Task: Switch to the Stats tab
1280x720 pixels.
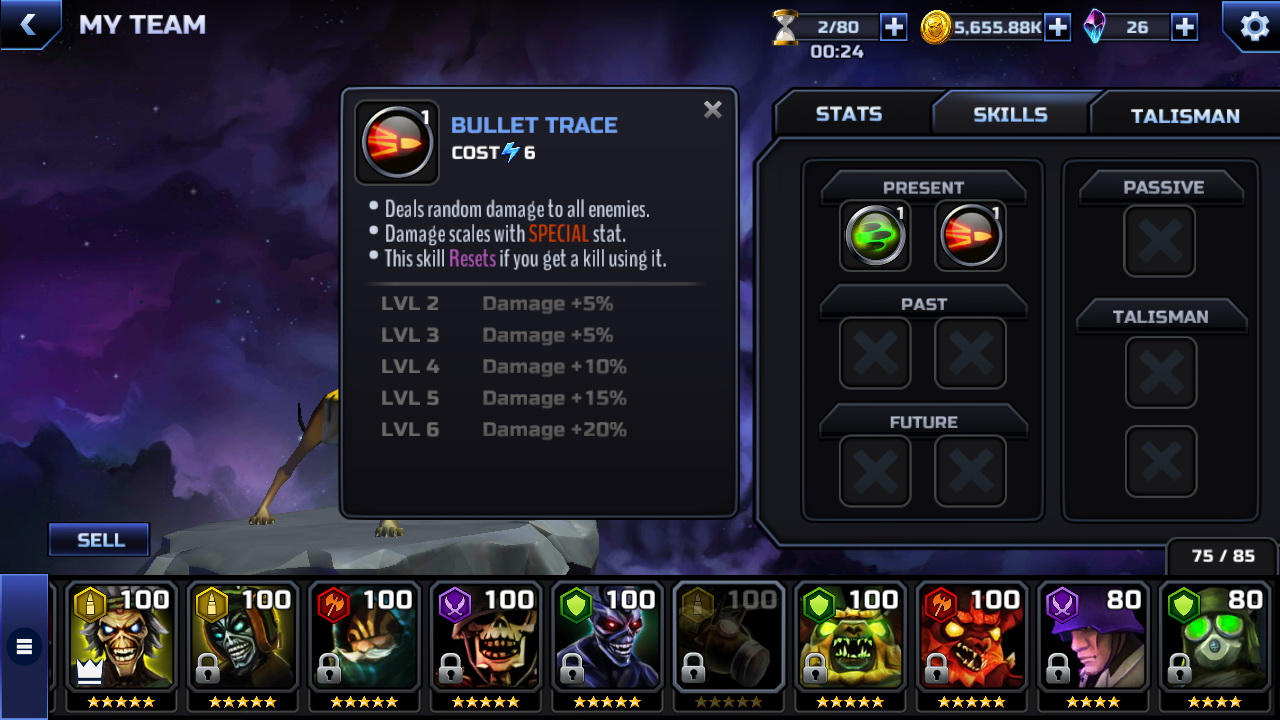Action: click(848, 114)
